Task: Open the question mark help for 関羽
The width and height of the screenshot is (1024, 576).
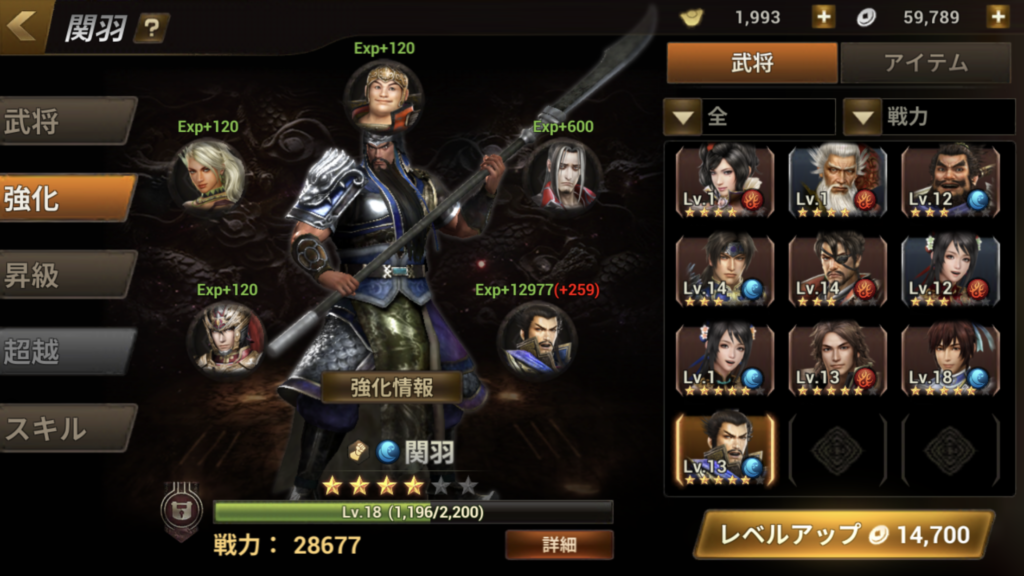Action: point(150,28)
